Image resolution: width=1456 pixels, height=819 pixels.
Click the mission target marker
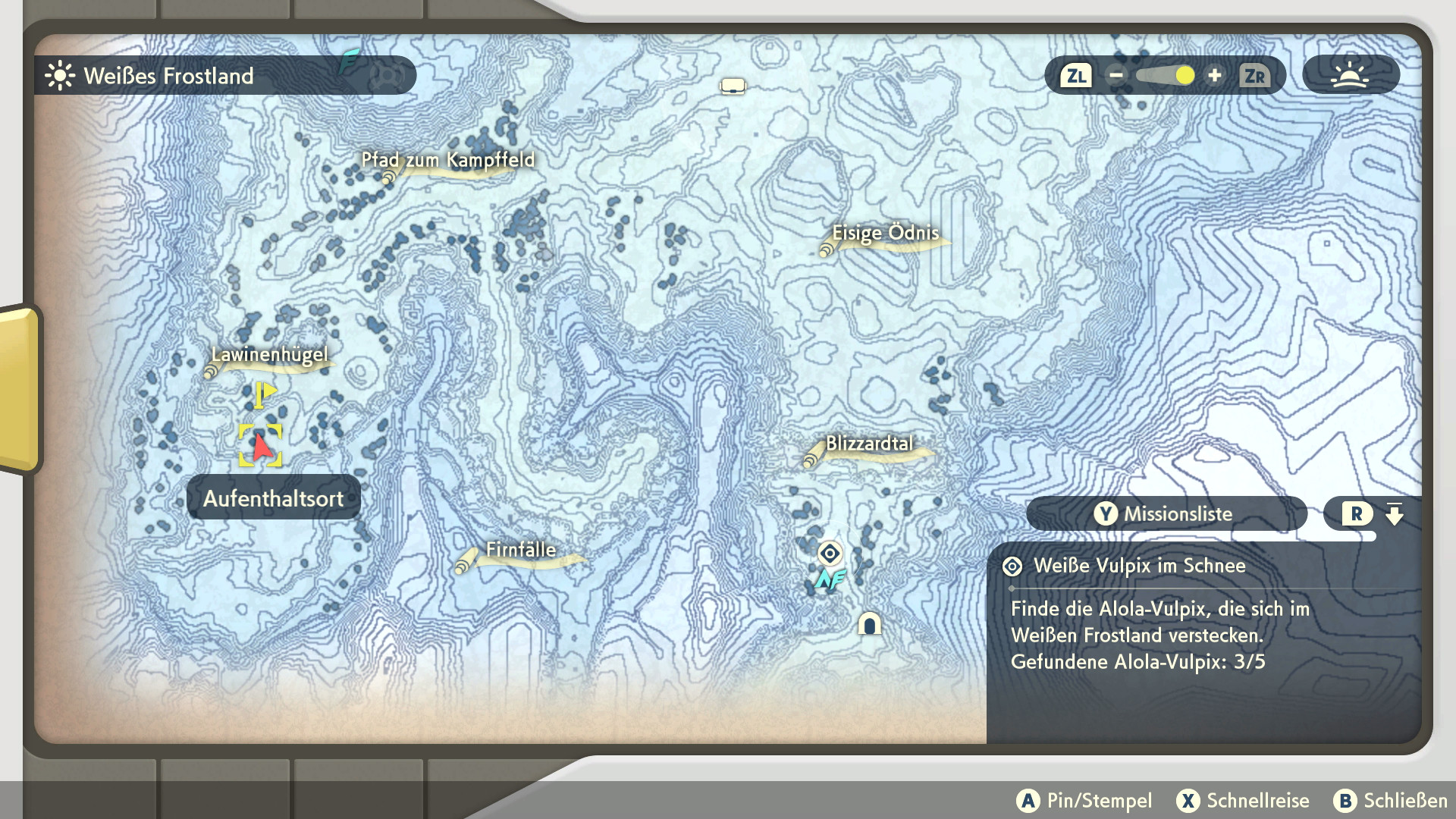click(830, 554)
